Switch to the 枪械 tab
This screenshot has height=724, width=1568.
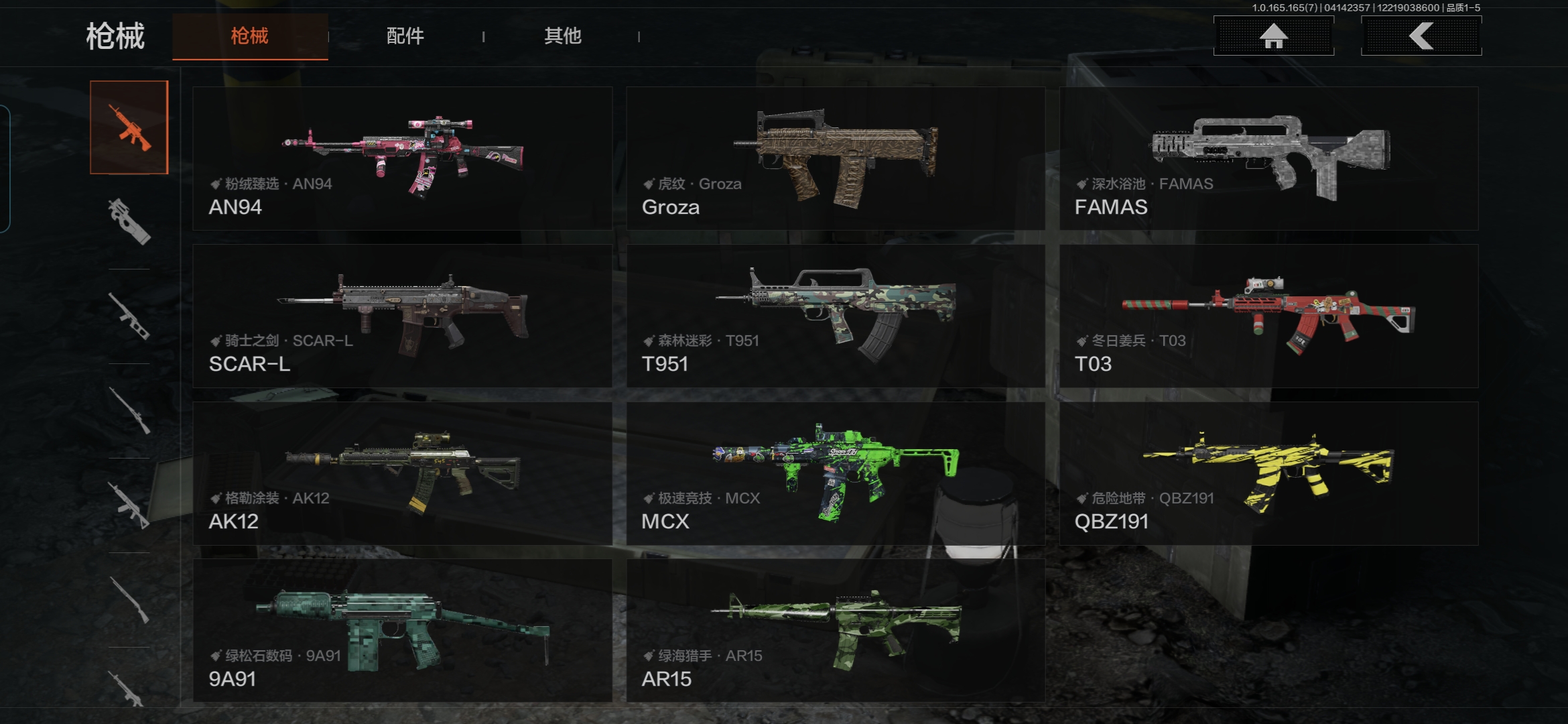pos(249,36)
